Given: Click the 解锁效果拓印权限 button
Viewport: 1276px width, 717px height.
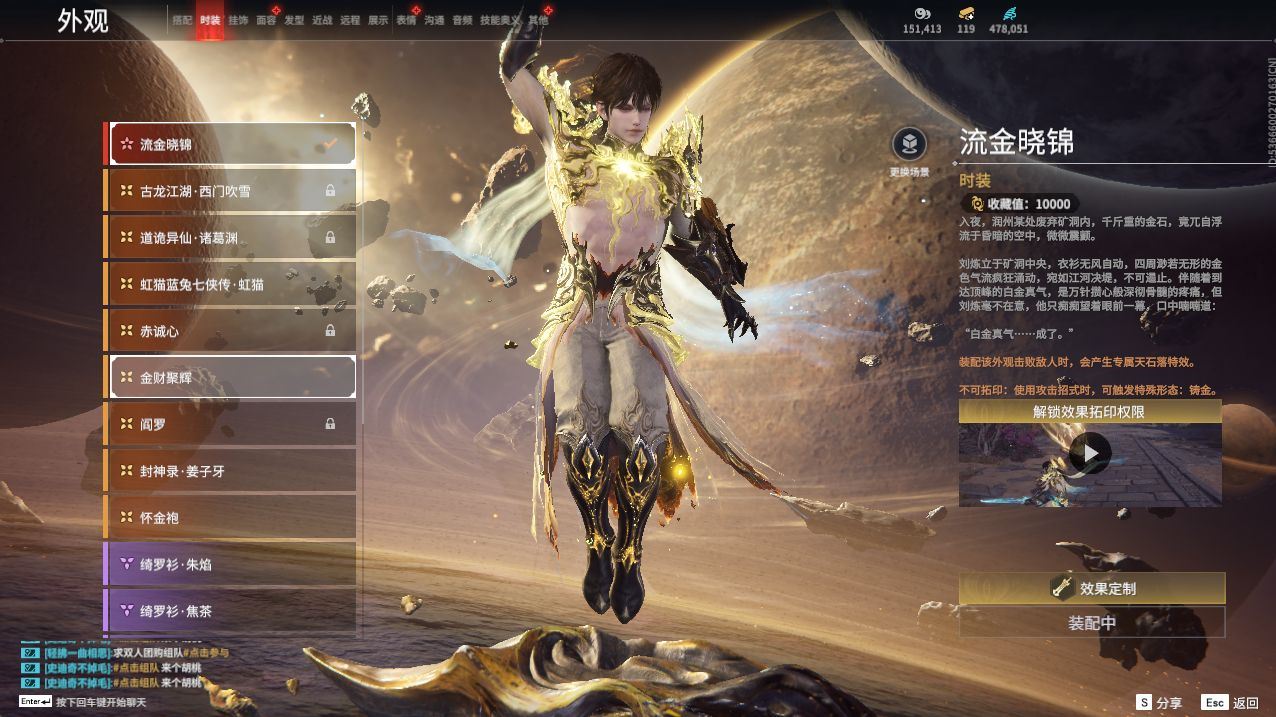Looking at the screenshot, I should coord(1089,412).
